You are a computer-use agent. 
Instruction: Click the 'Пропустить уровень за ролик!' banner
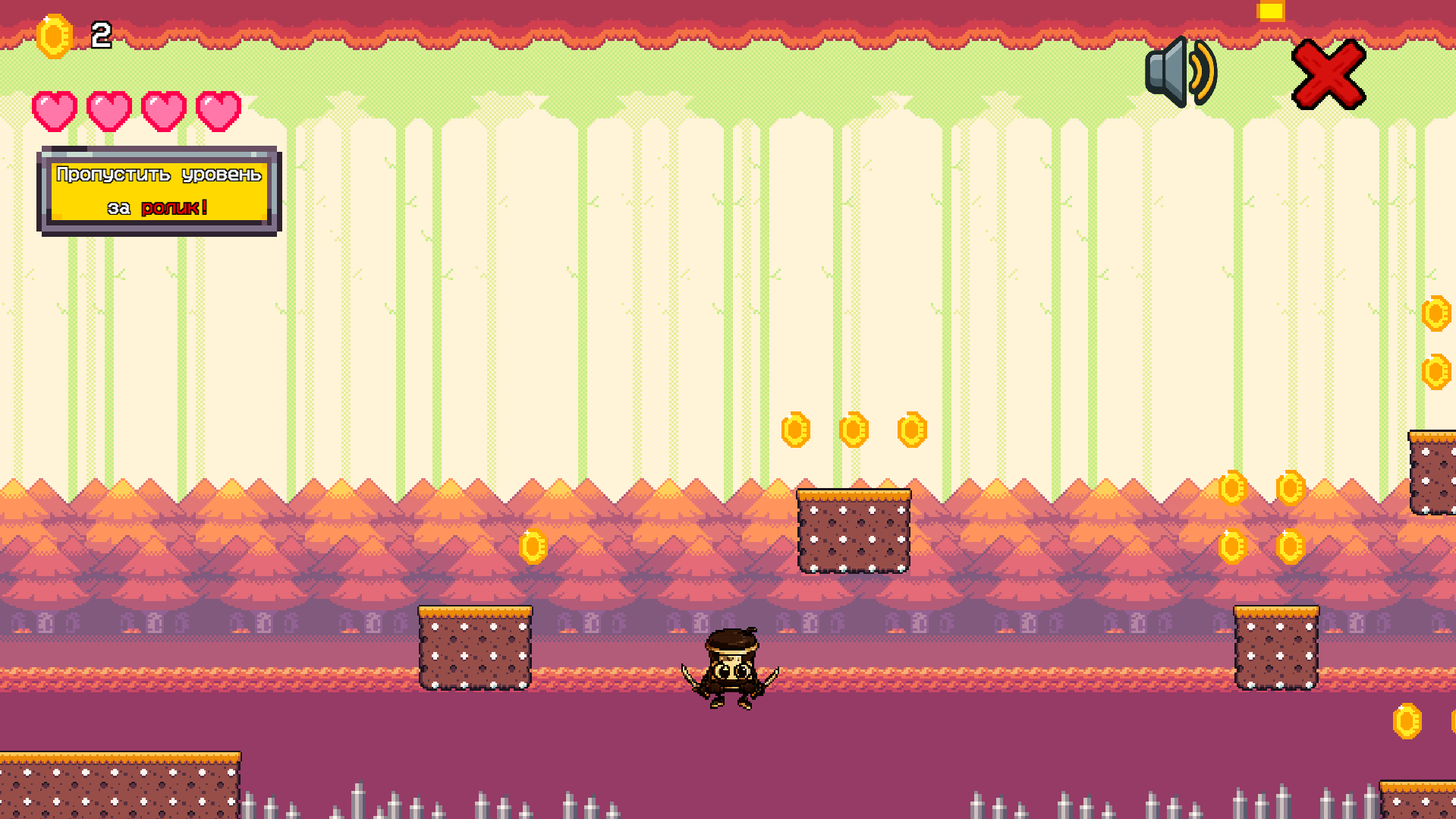click(159, 191)
